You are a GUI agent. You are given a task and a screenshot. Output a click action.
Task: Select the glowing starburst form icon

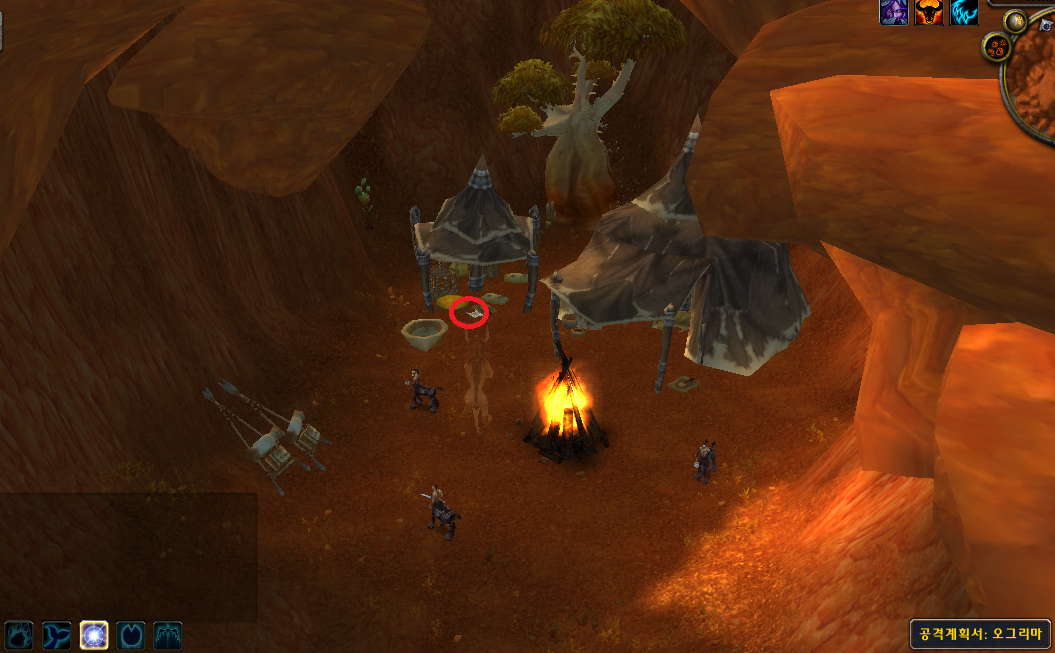(94, 634)
